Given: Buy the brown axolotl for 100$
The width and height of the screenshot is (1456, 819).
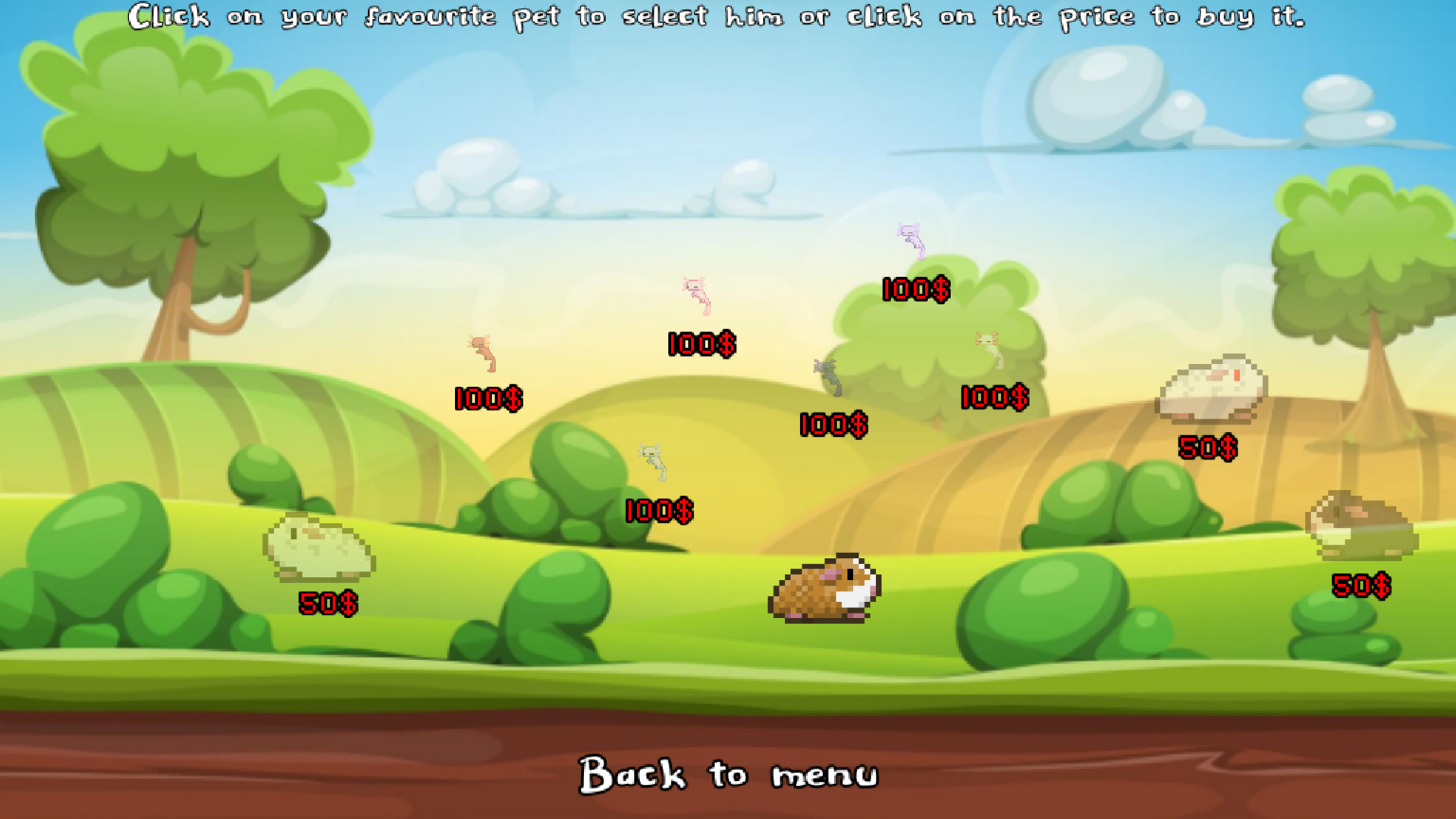Looking at the screenshot, I should pyautogui.click(x=486, y=397).
